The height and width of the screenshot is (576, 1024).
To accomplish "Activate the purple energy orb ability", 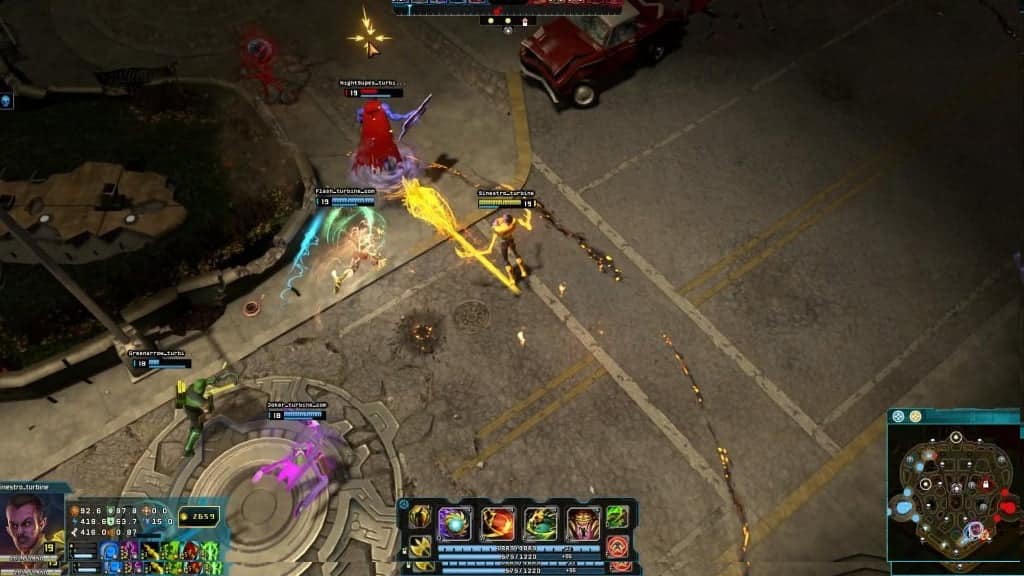I will [x=455, y=523].
